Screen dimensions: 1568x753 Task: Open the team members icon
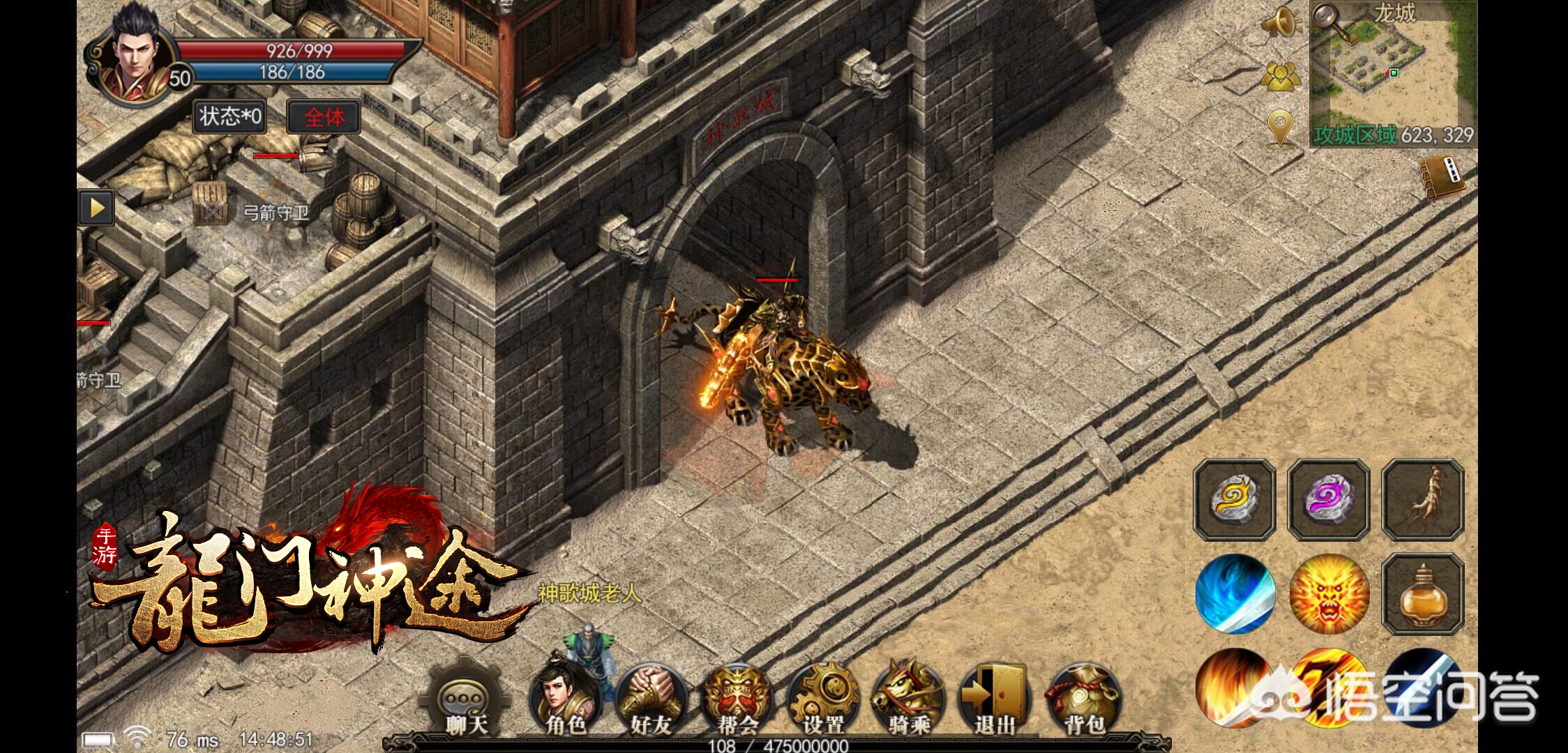coord(1281,77)
